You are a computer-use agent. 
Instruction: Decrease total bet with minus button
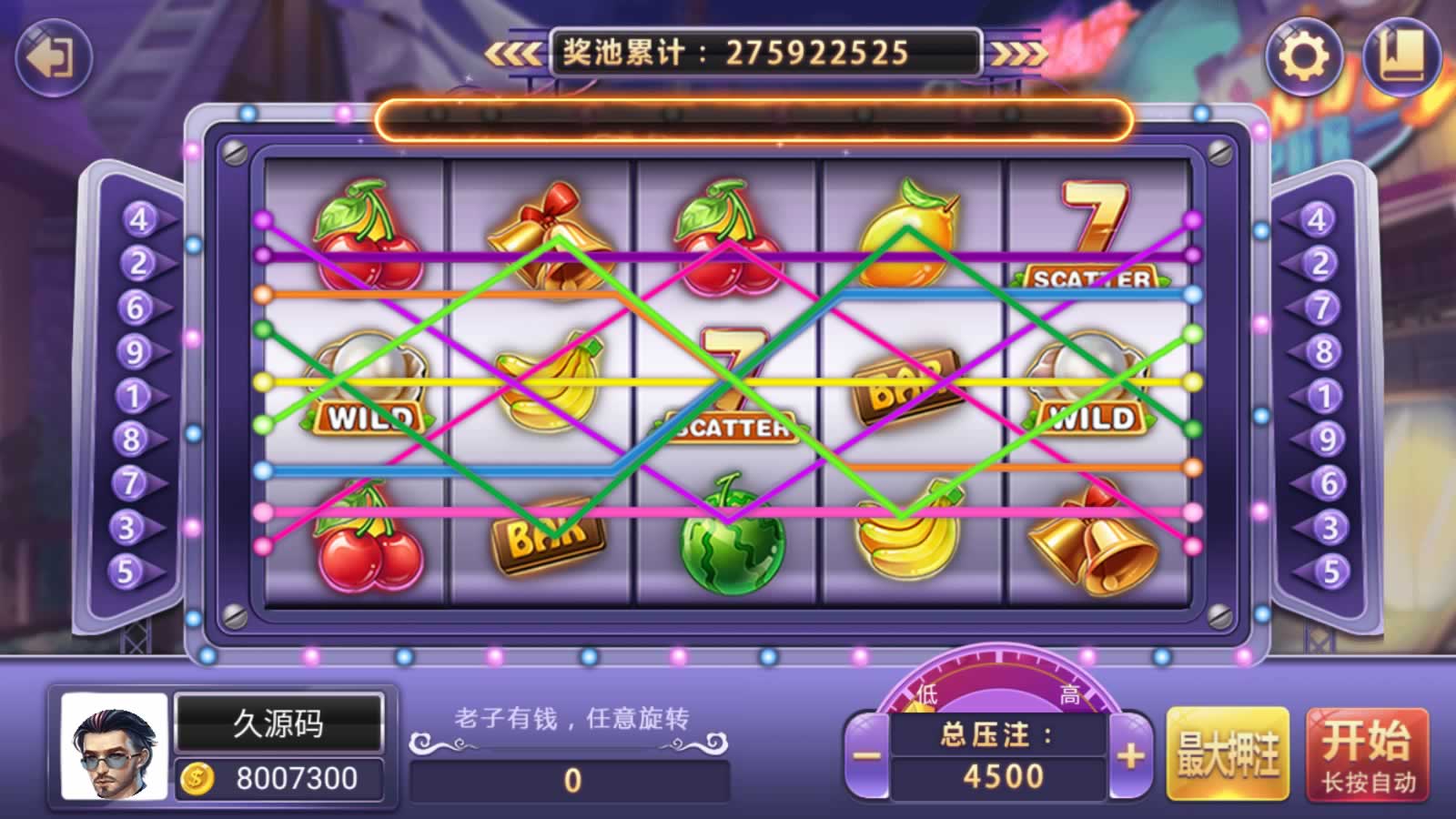click(866, 755)
